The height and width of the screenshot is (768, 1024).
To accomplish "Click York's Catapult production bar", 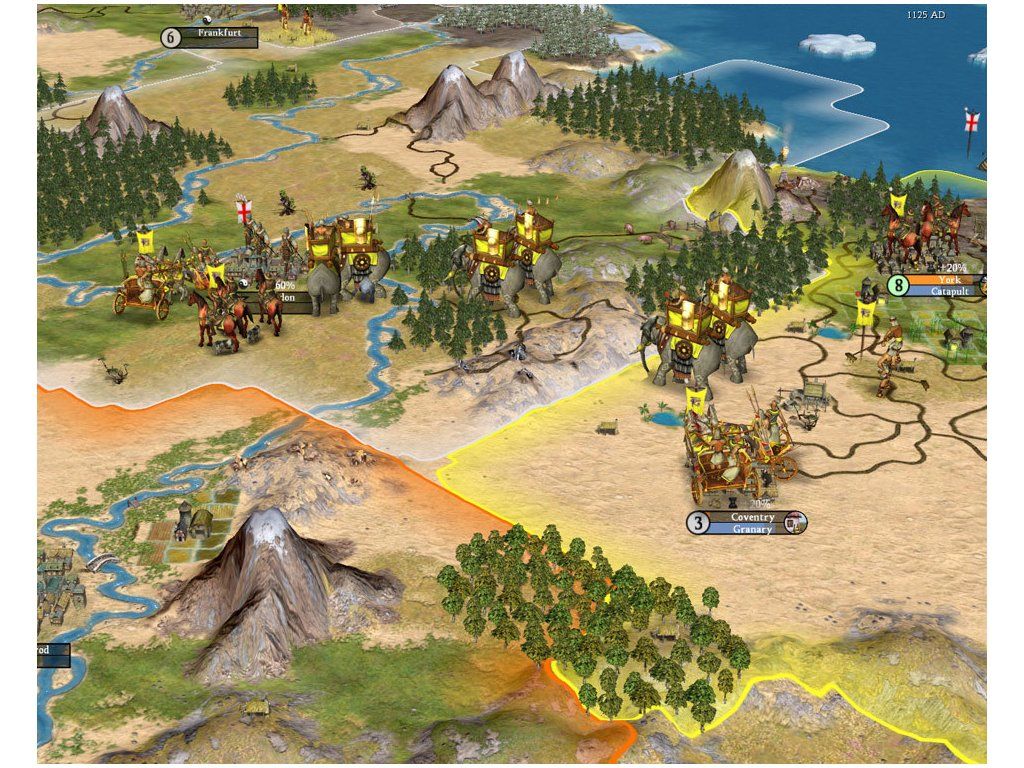I will (x=946, y=292).
